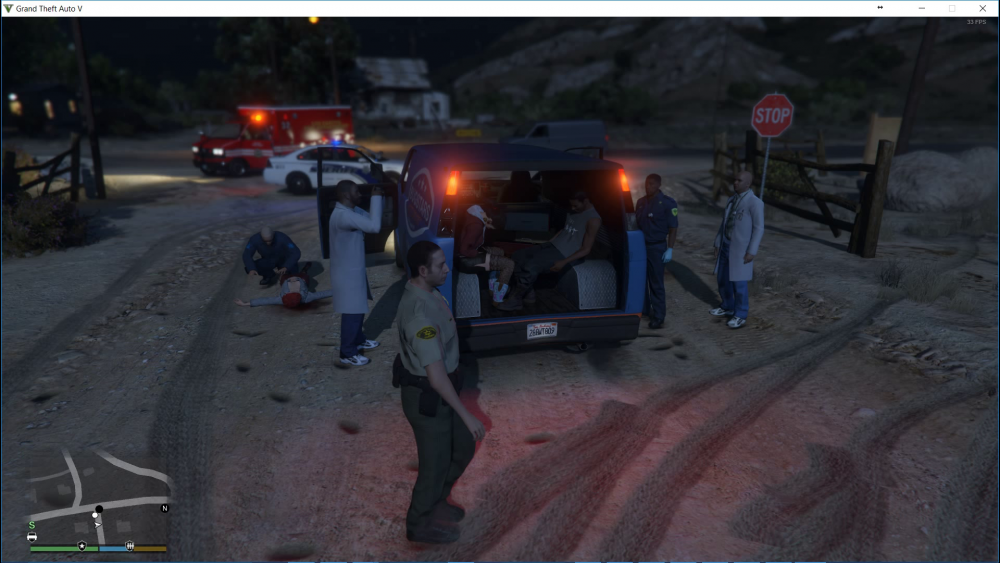The image size is (1000, 563).
Task: Select the white vehicle blip on the minimap
Action: tap(33, 537)
